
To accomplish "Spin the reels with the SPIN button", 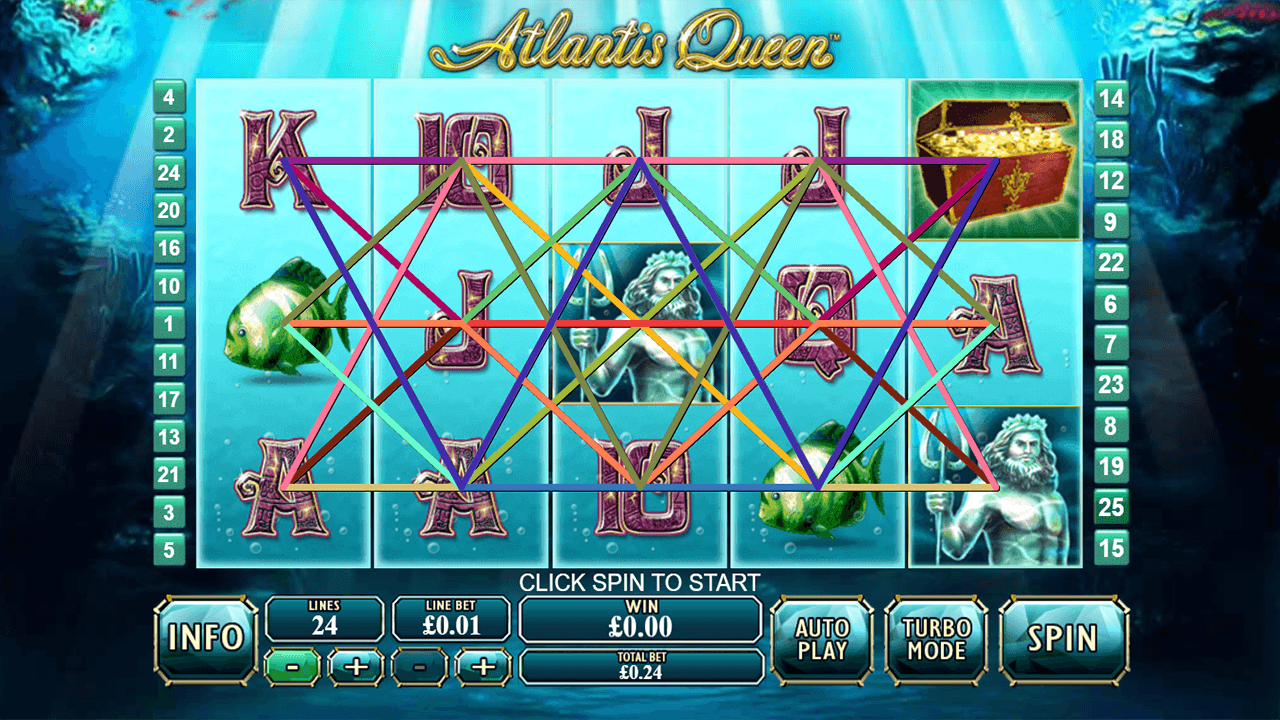I will 1064,639.
